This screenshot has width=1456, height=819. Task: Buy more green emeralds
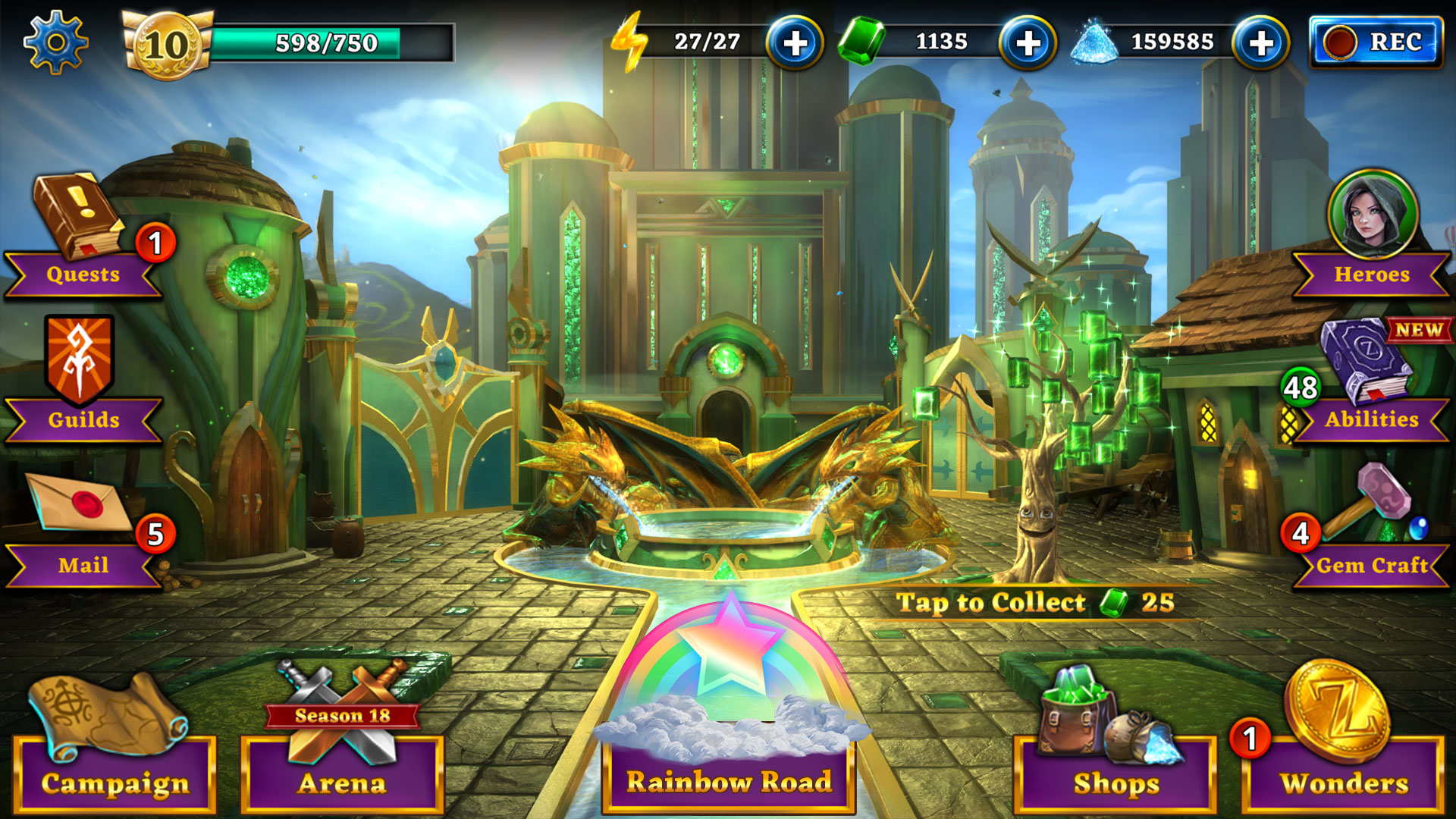point(1028,43)
